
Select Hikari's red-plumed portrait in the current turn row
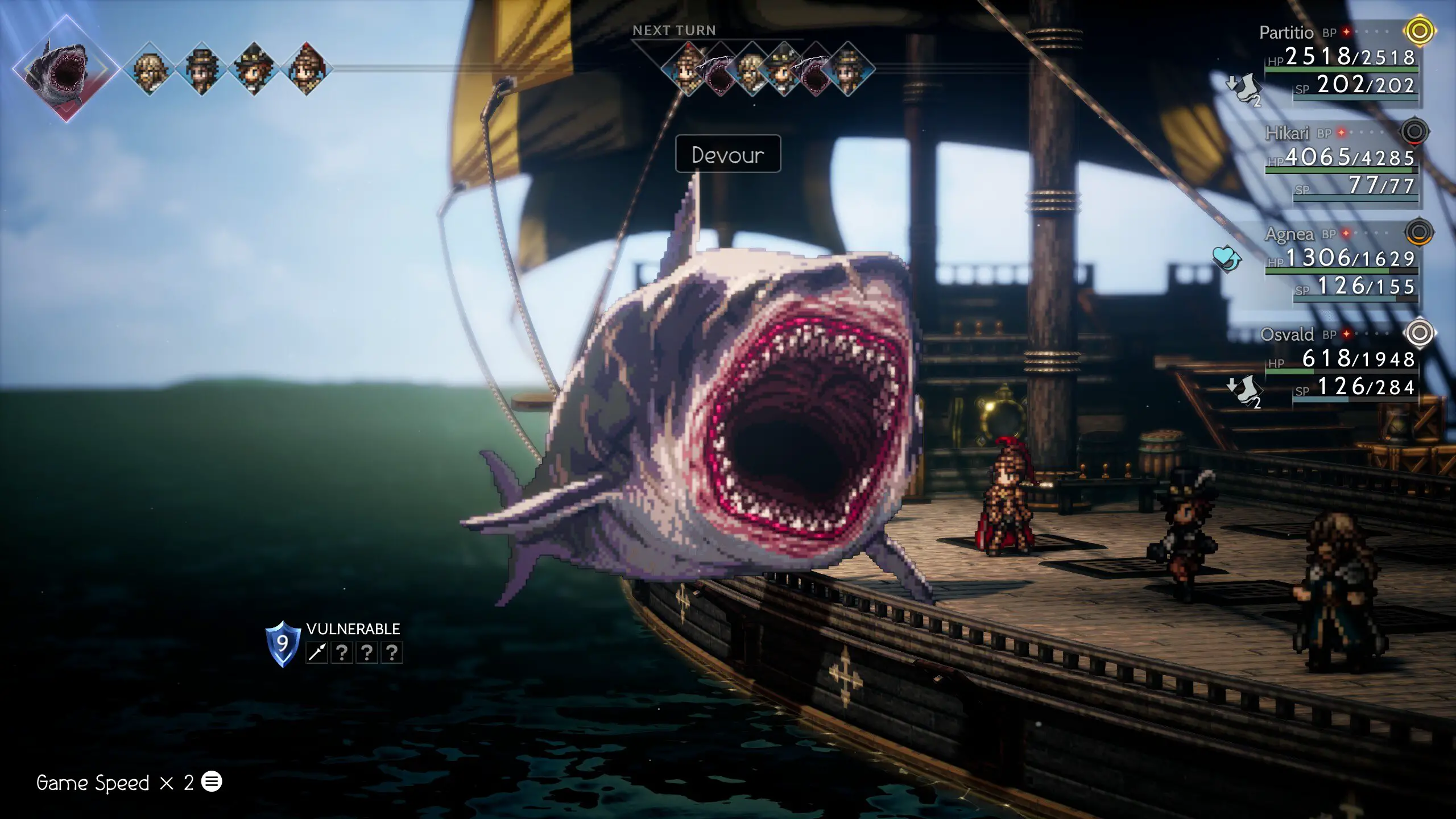[307, 69]
